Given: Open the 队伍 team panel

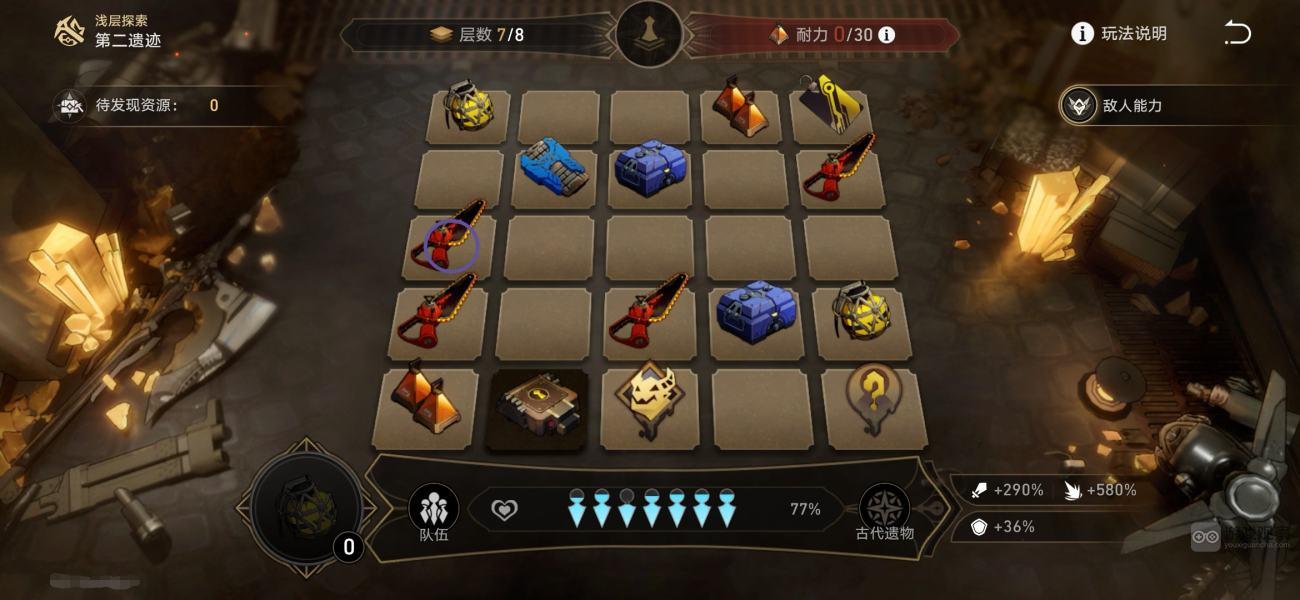Looking at the screenshot, I should [434, 511].
